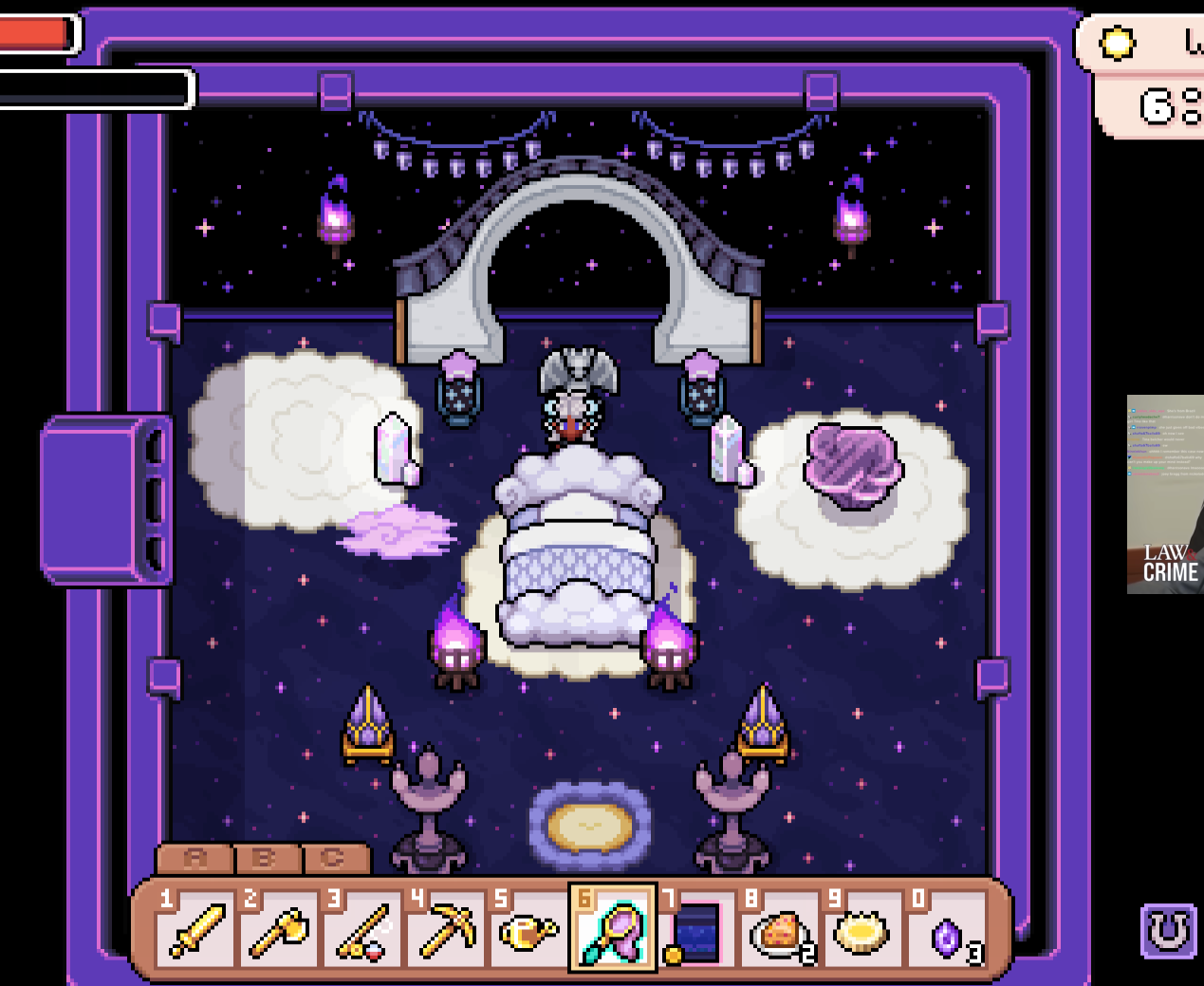Screen dimensions: 1204x986
Task: Switch to hotbar tab C
Action: (334, 858)
